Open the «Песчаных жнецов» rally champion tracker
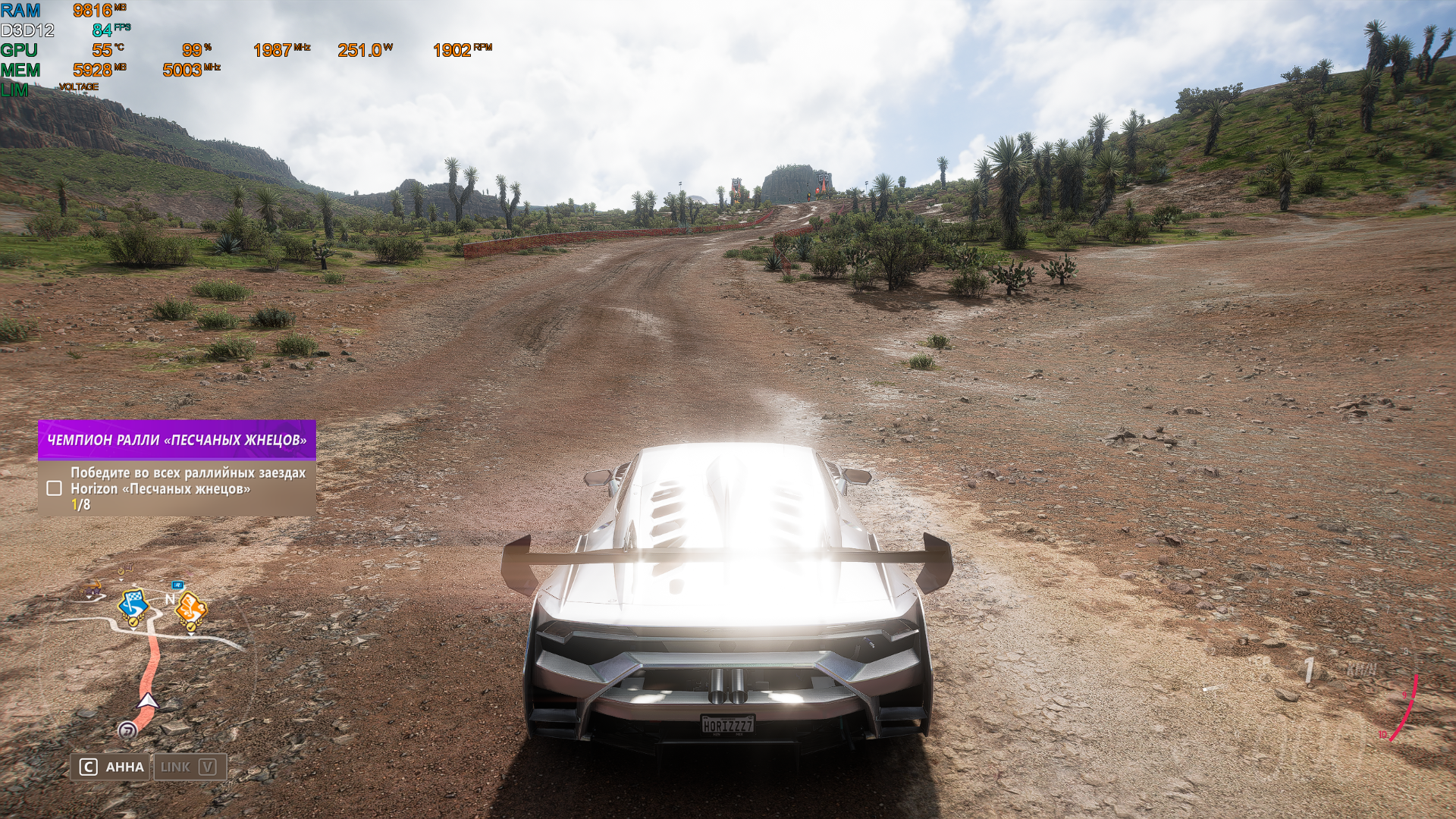This screenshot has width=1456, height=819. click(x=177, y=440)
